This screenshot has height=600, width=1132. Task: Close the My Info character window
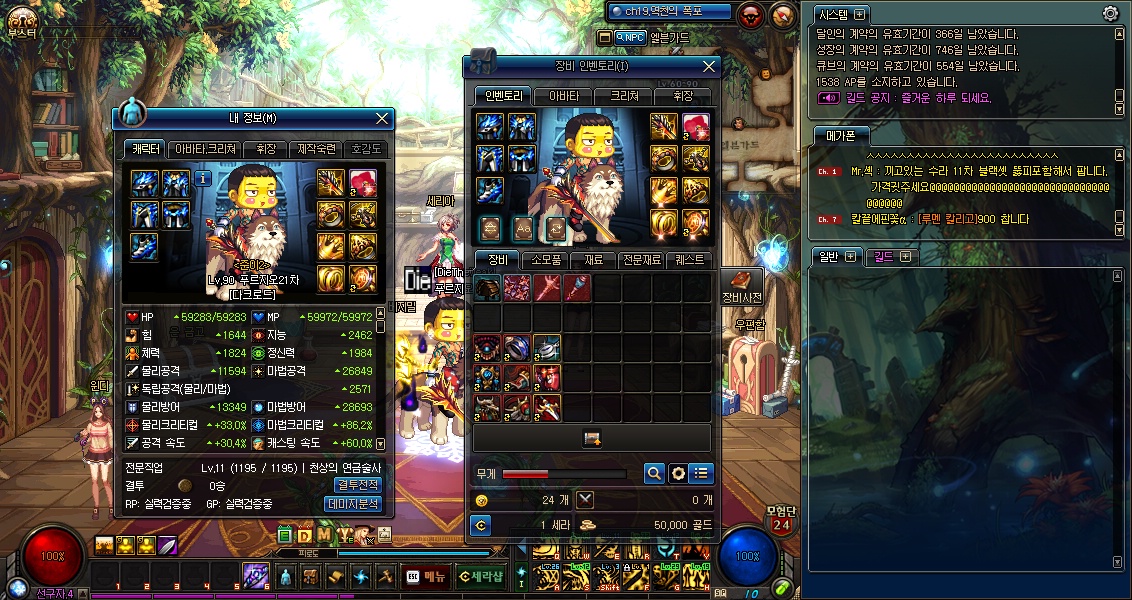coord(382,118)
